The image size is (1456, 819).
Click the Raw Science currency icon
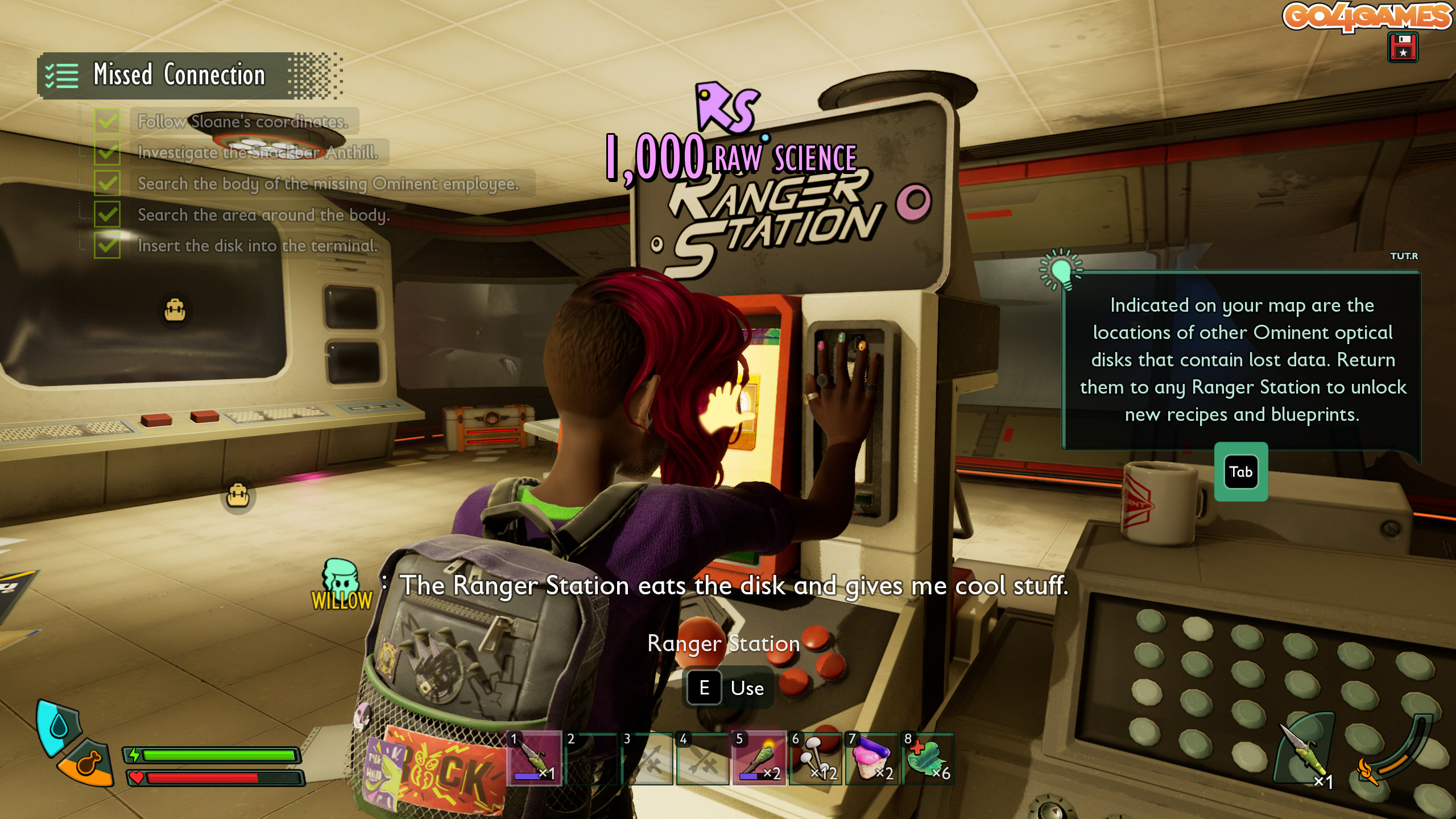727,107
